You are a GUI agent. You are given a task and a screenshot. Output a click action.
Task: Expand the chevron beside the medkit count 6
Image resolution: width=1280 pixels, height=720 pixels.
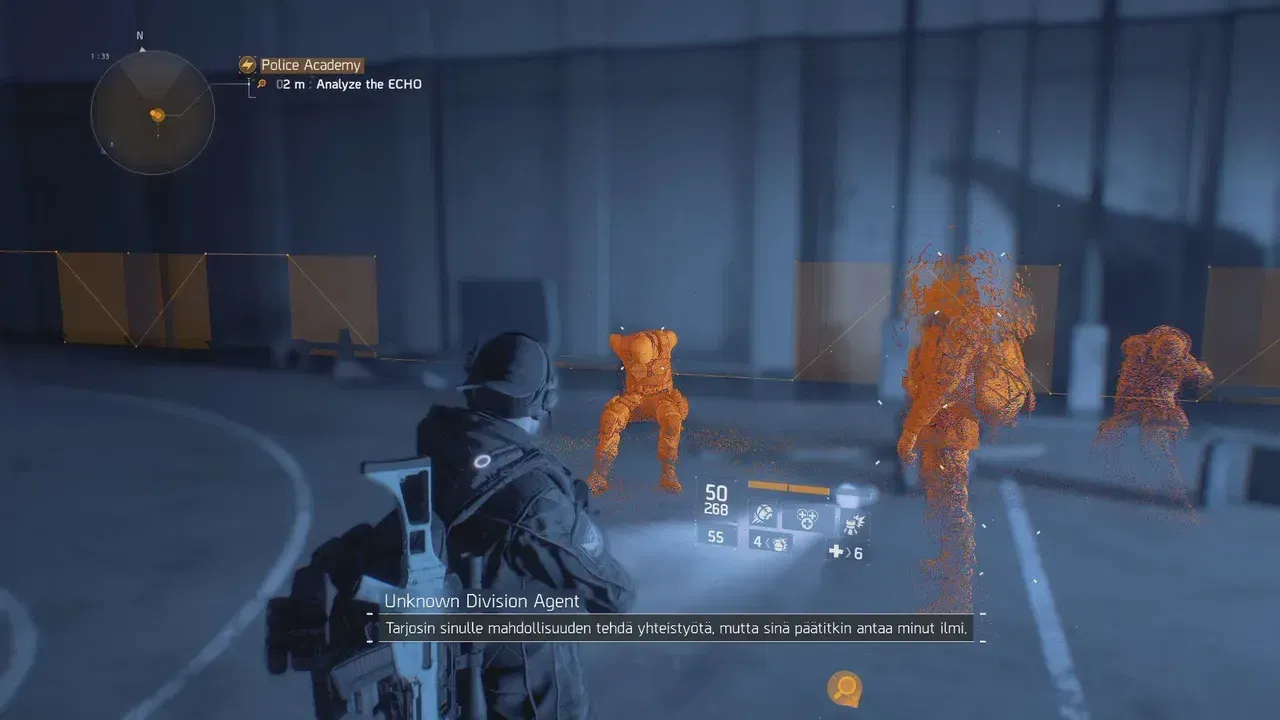tap(847, 552)
